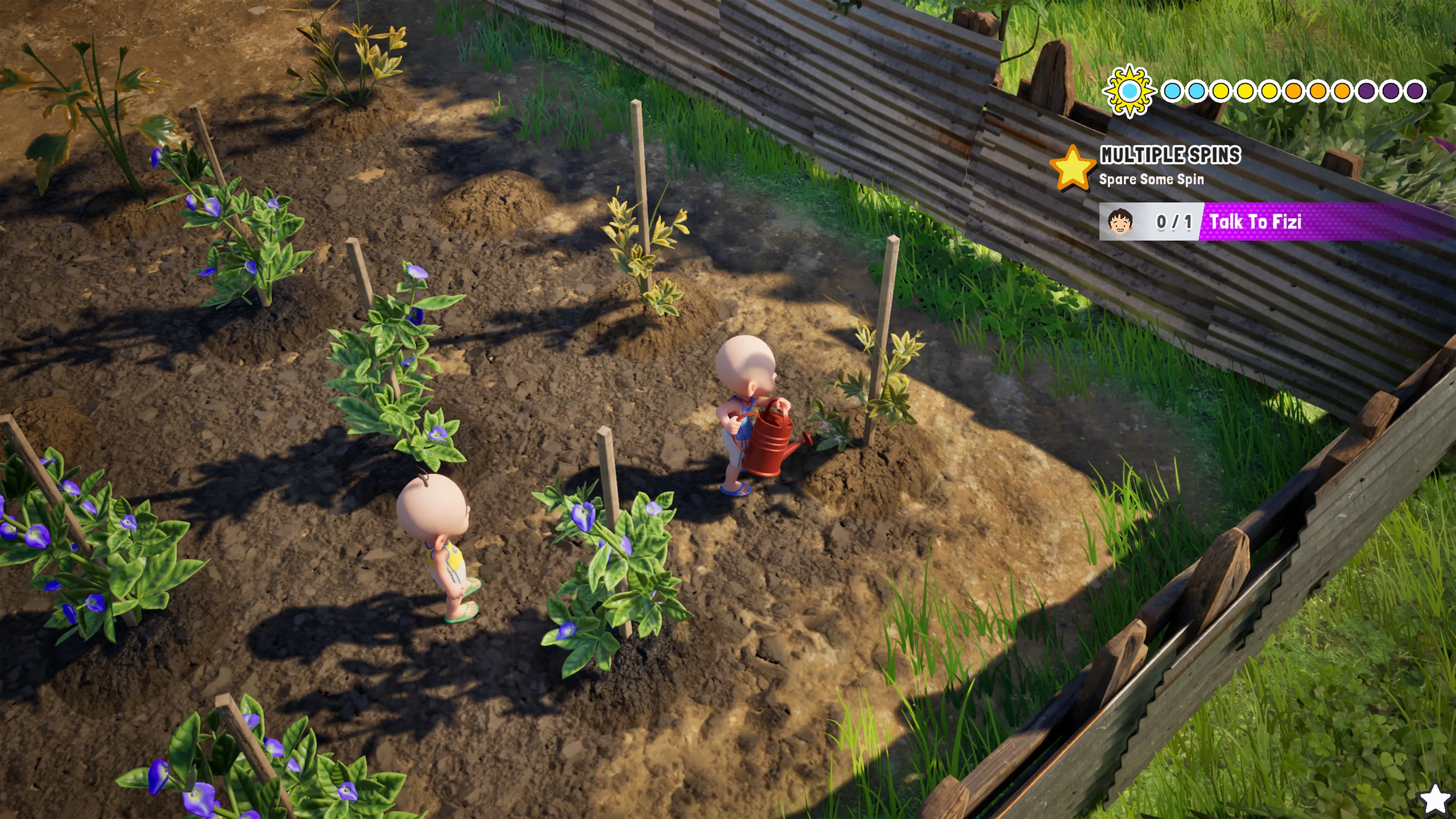Click Fizi's face portrait in tracker
Viewport: 1456px width, 819px height.
[1120, 221]
